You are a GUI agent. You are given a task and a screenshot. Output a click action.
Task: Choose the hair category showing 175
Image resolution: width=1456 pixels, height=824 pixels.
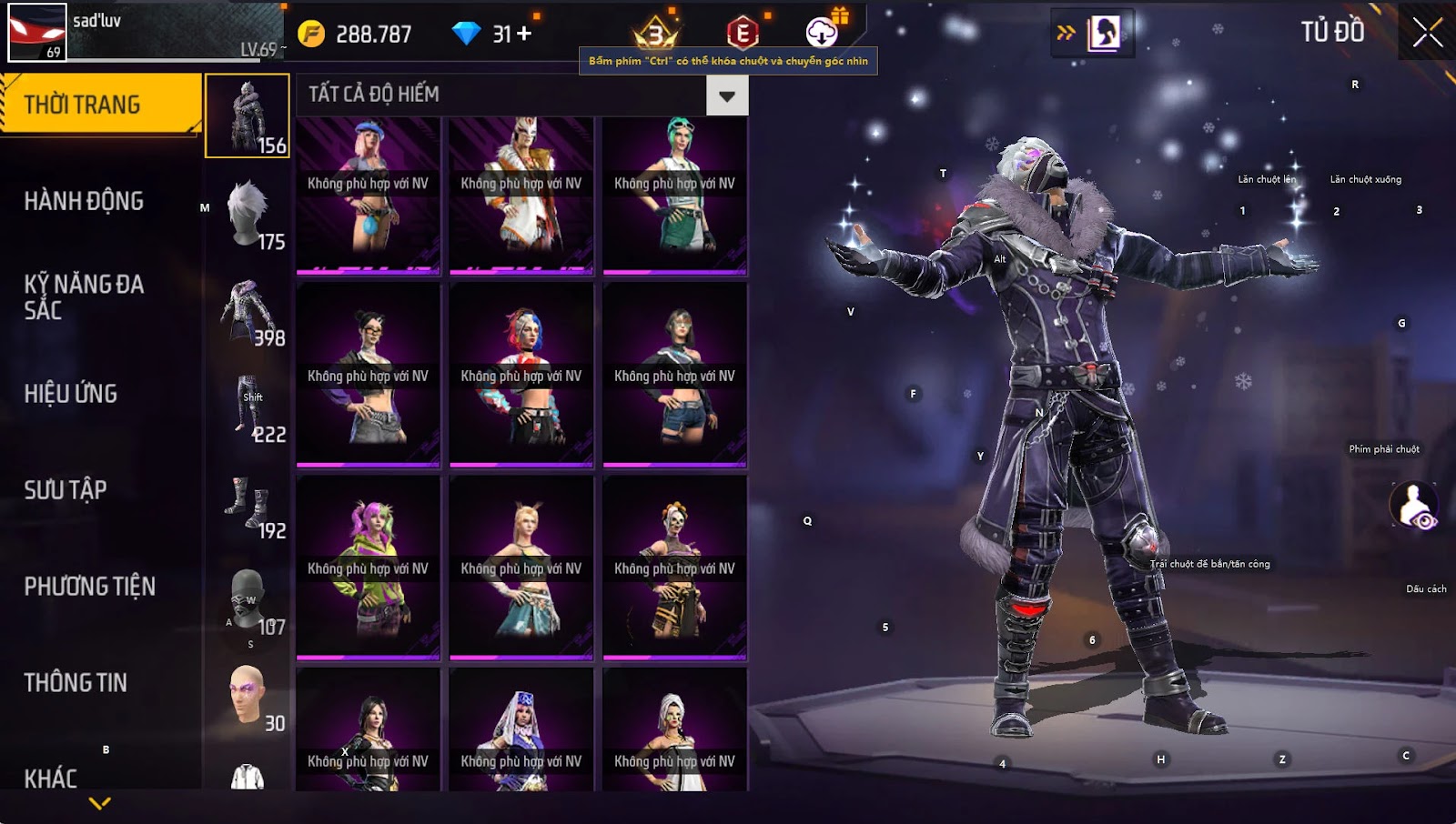tap(248, 213)
